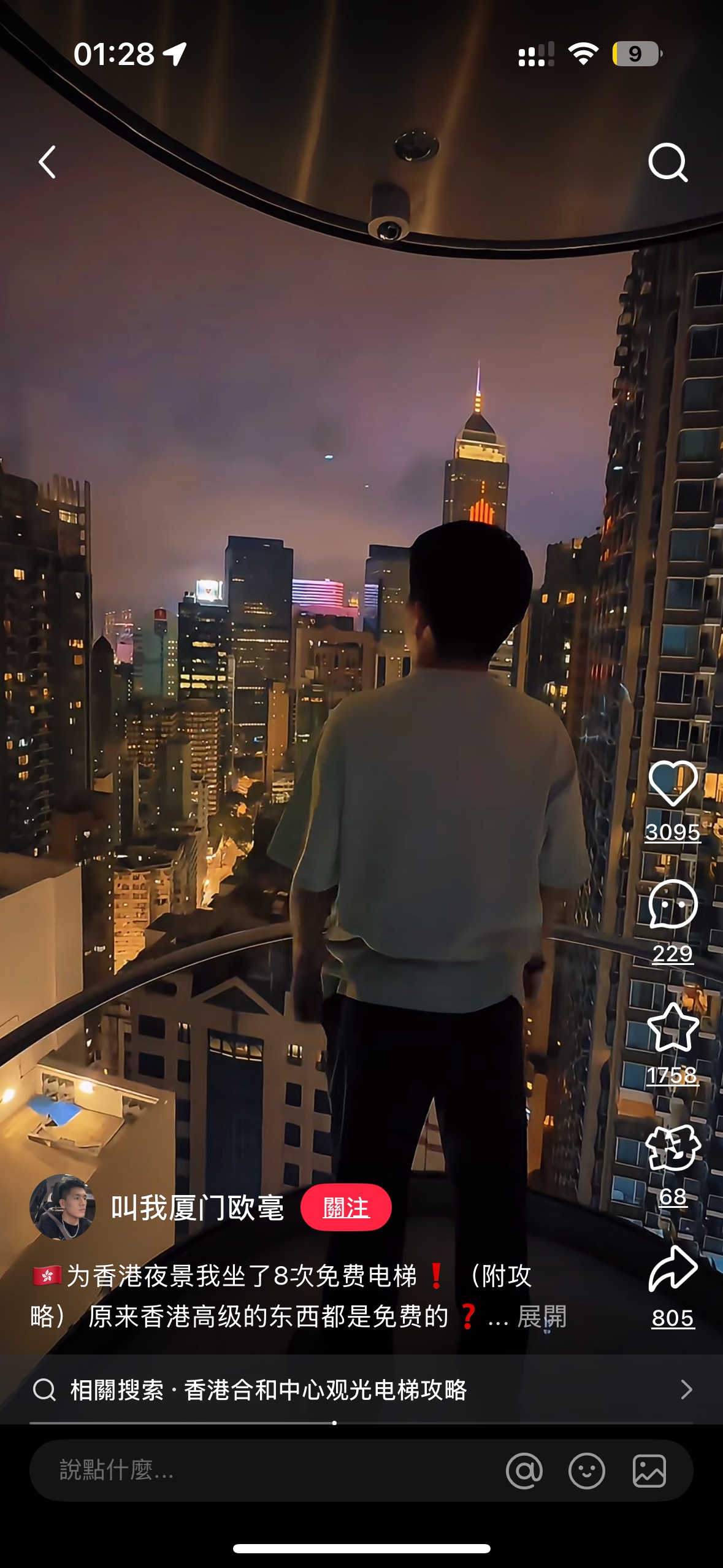The image size is (723, 1568).
Task: Share the video with the arrow icon
Action: pyautogui.click(x=673, y=1270)
